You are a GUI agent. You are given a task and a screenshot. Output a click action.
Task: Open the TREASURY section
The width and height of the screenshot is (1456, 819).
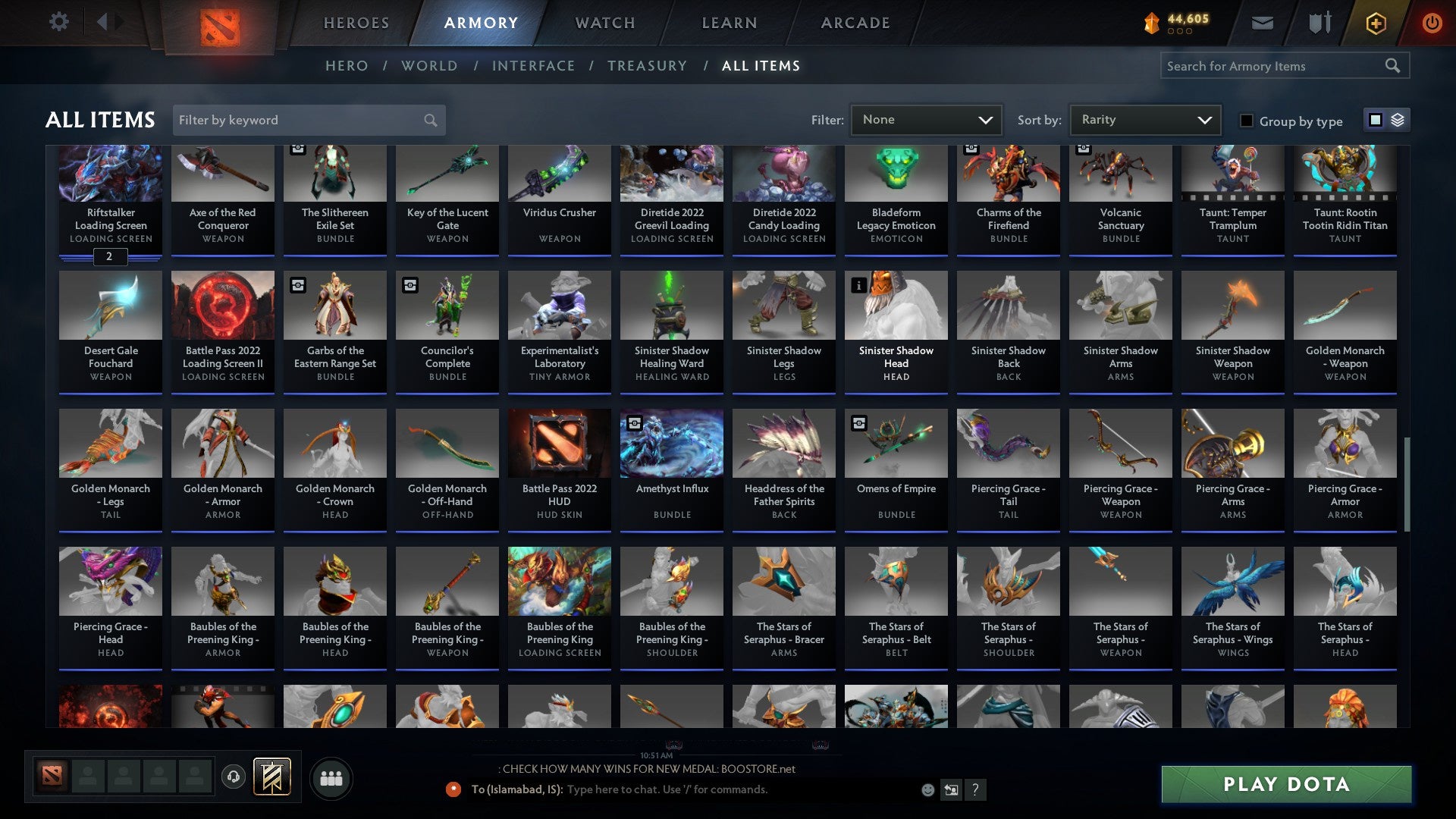648,66
